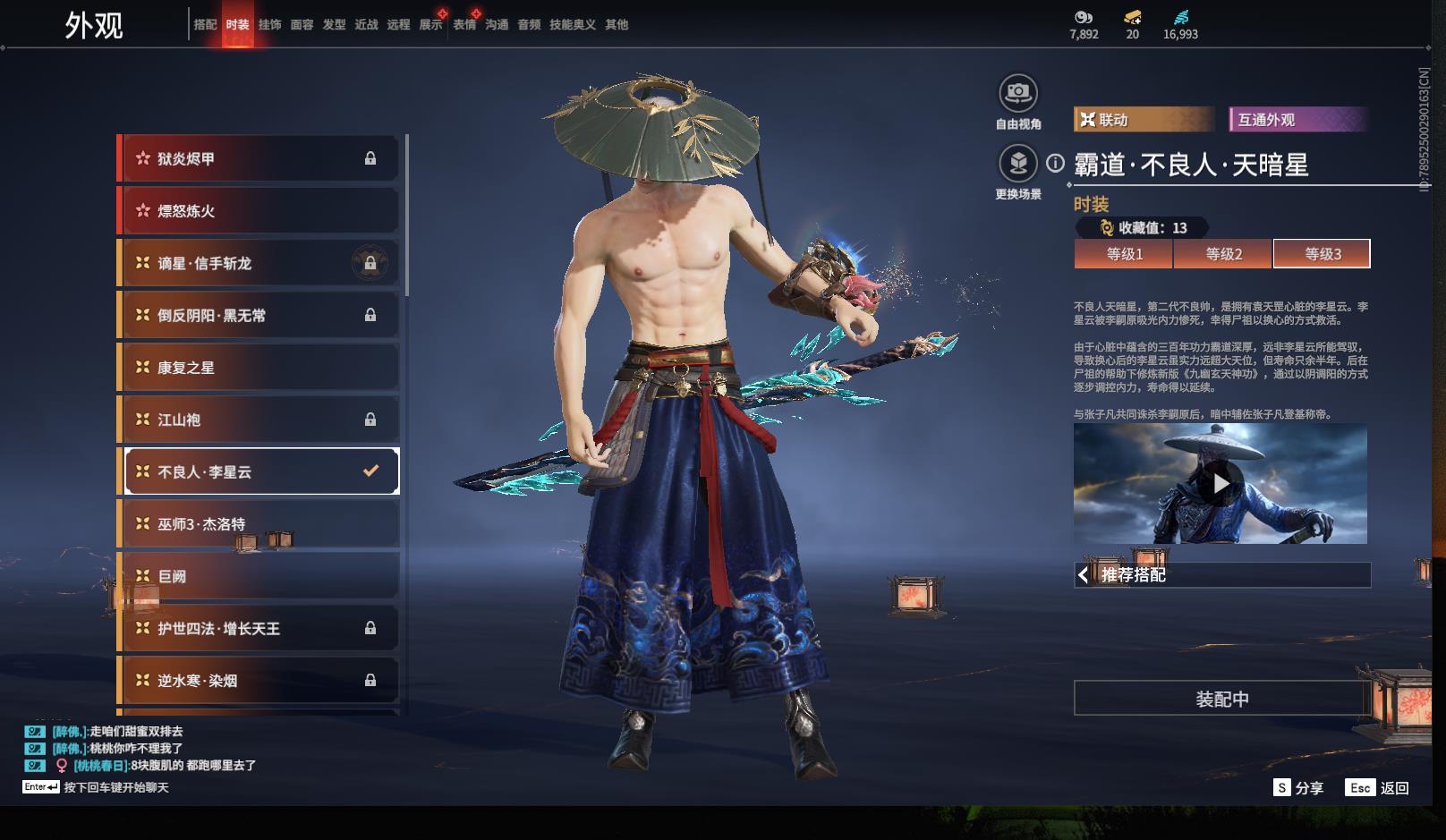1446x840 pixels.
Task: Expand the 推荐搭配 panel
Action: (1221, 574)
